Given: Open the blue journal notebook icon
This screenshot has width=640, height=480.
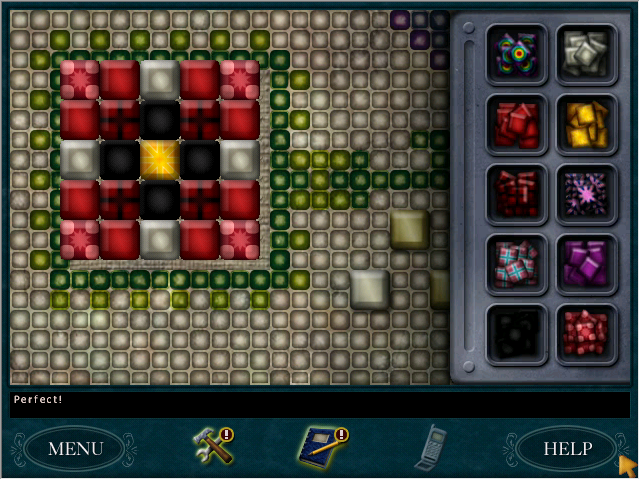Looking at the screenshot, I should (321, 446).
